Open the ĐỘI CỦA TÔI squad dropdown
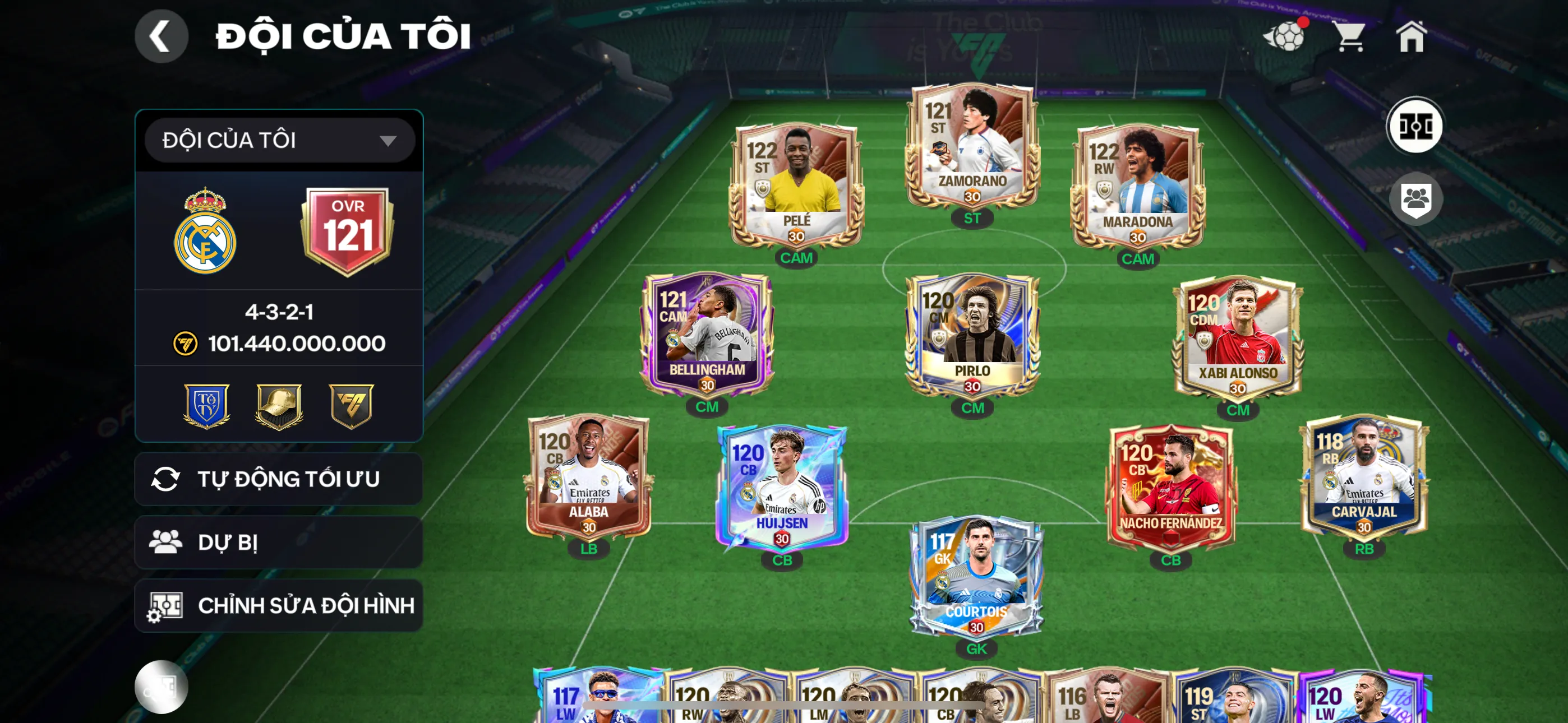This screenshot has width=1568, height=723. coord(279,141)
